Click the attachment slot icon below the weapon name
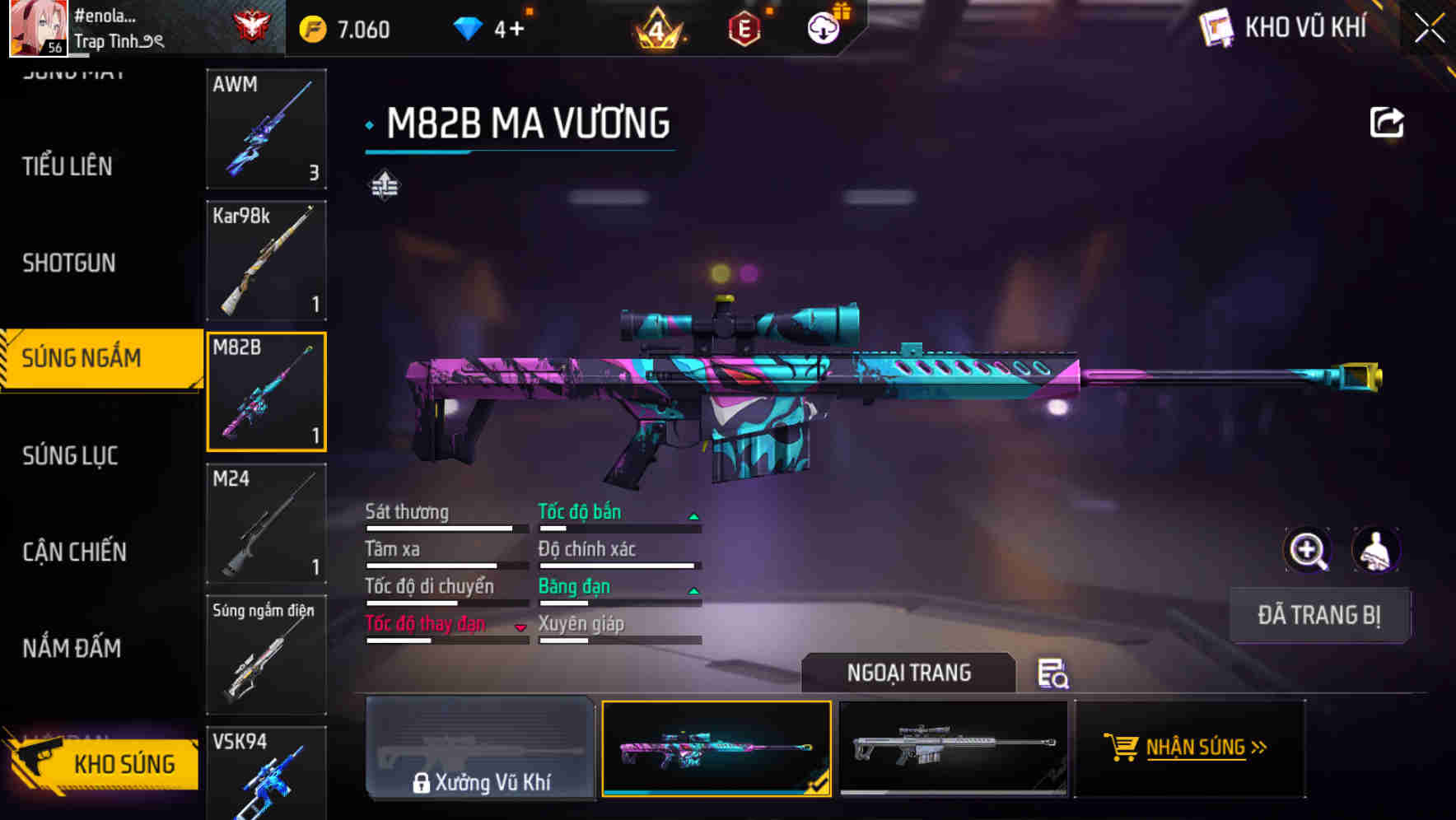This screenshot has height=820, width=1456. pos(384,183)
